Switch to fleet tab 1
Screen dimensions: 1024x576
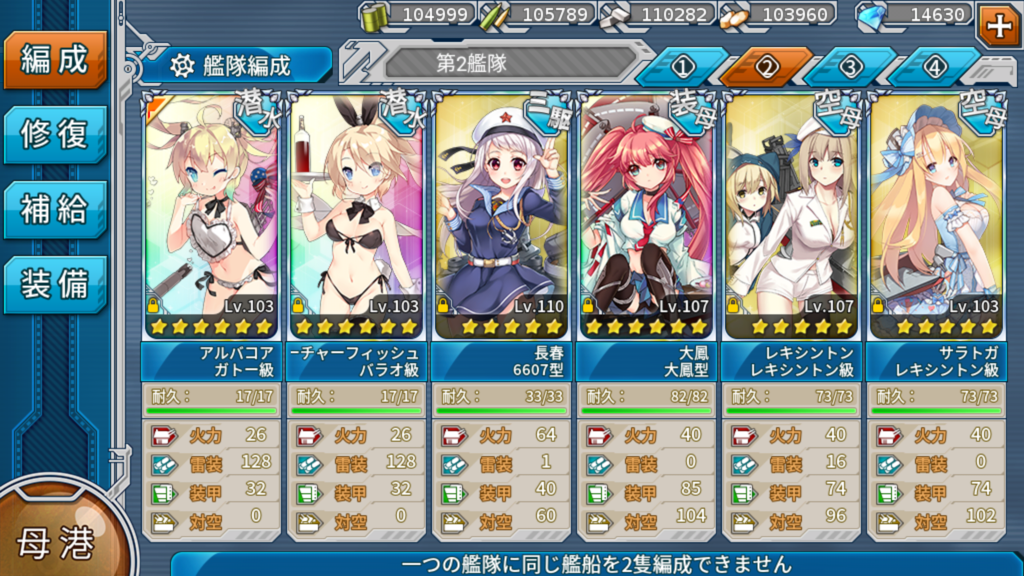click(682, 67)
